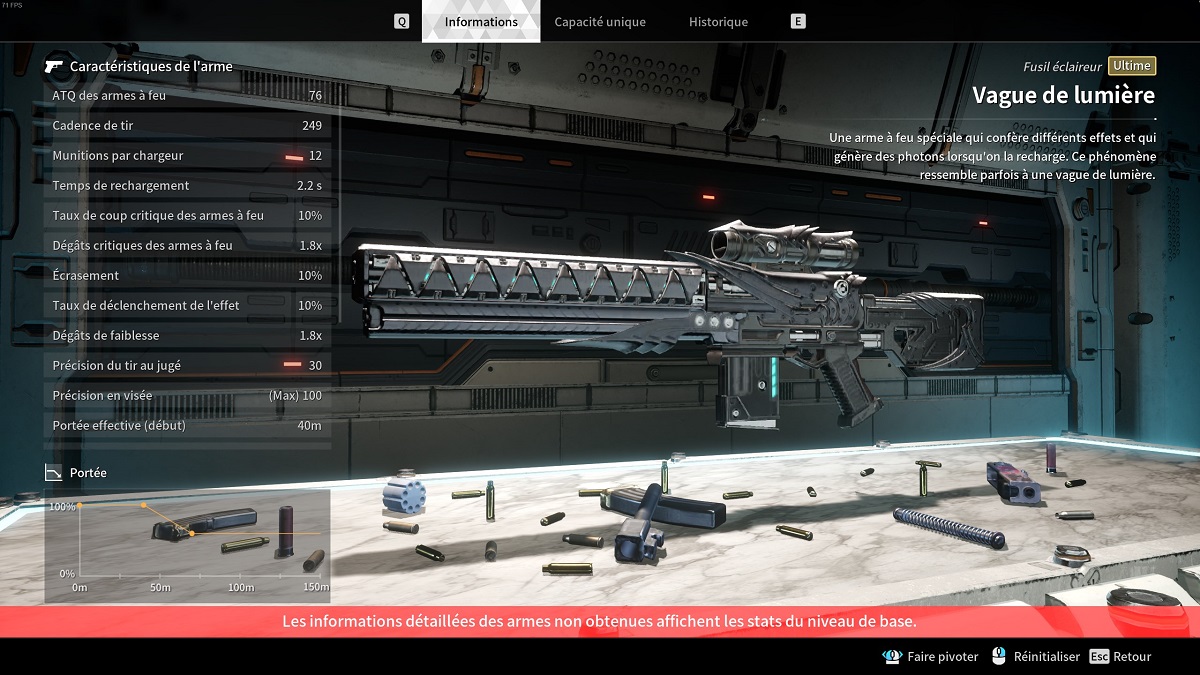Select the Cadence de tir stat row
Screen dimensions: 1200x675
[187, 126]
